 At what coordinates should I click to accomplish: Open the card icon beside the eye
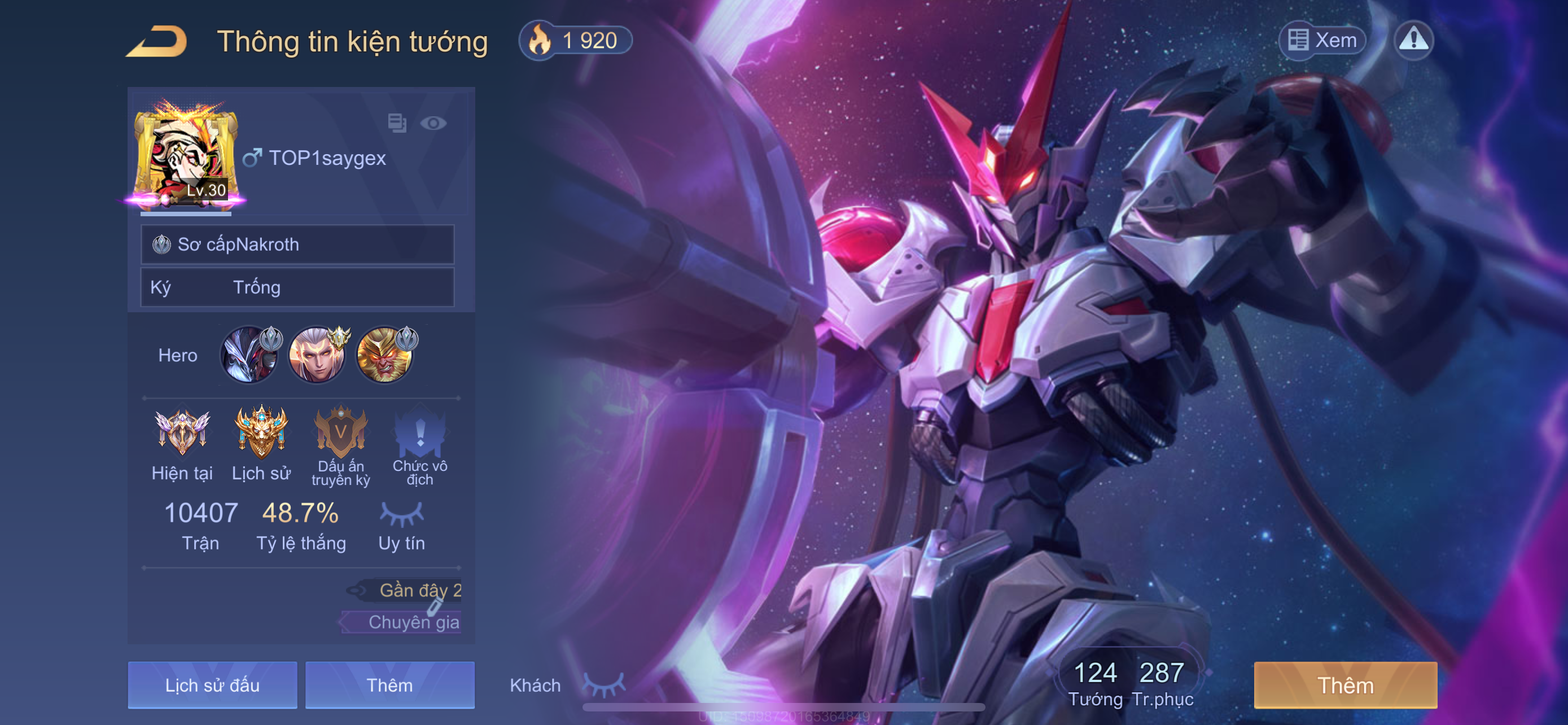[397, 123]
